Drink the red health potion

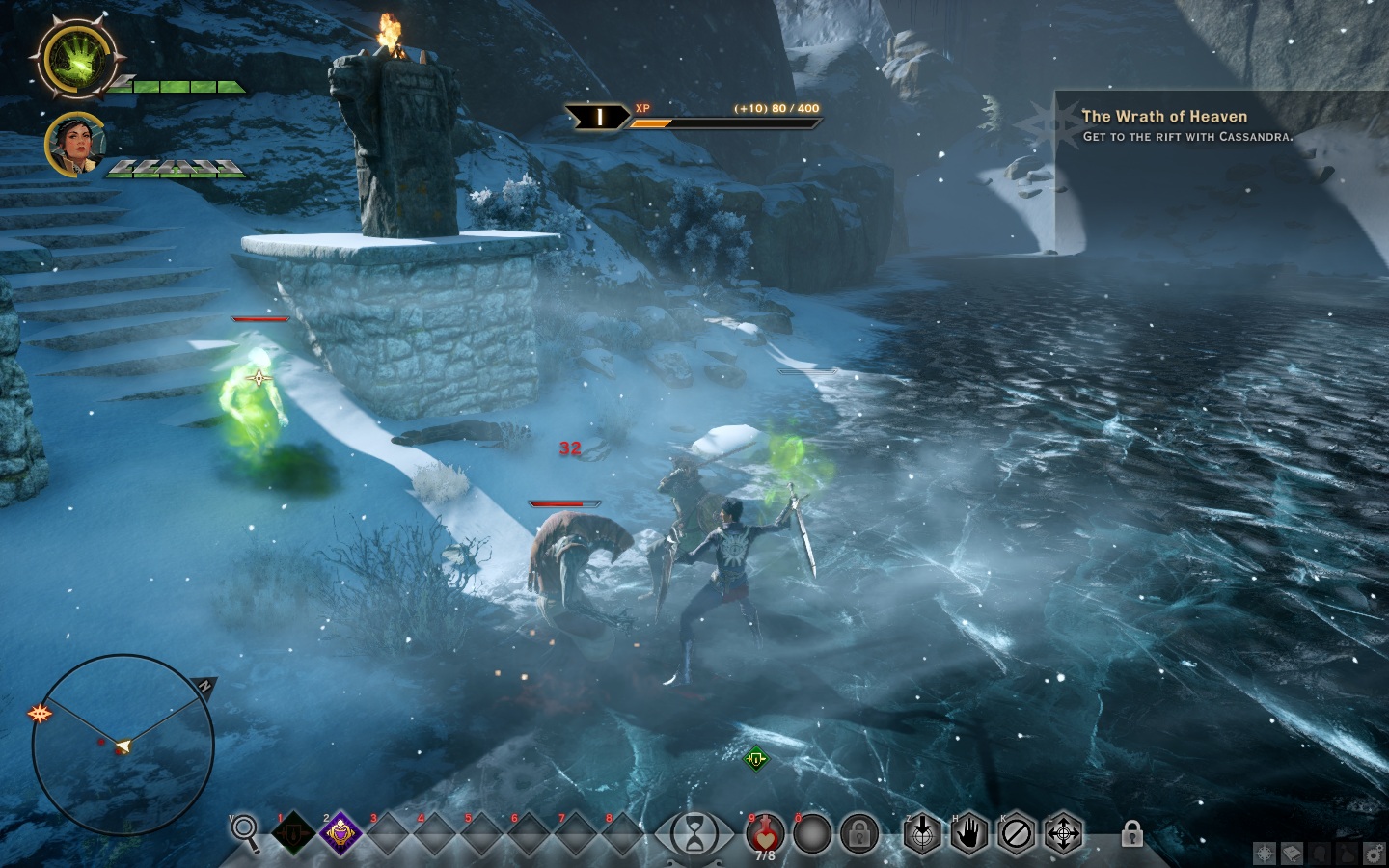pyautogui.click(x=765, y=831)
